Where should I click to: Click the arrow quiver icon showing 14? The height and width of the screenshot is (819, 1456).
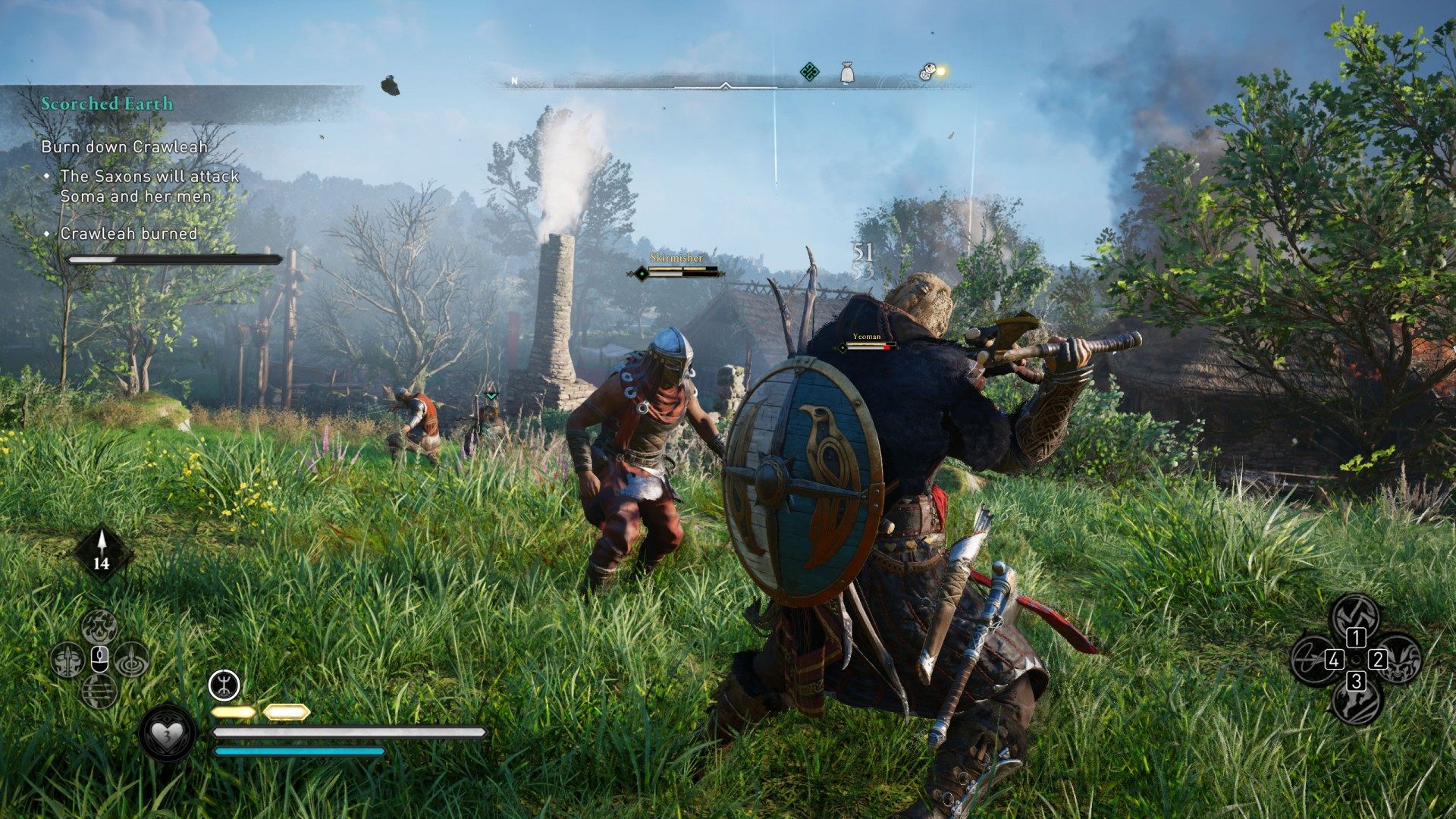[x=102, y=553]
